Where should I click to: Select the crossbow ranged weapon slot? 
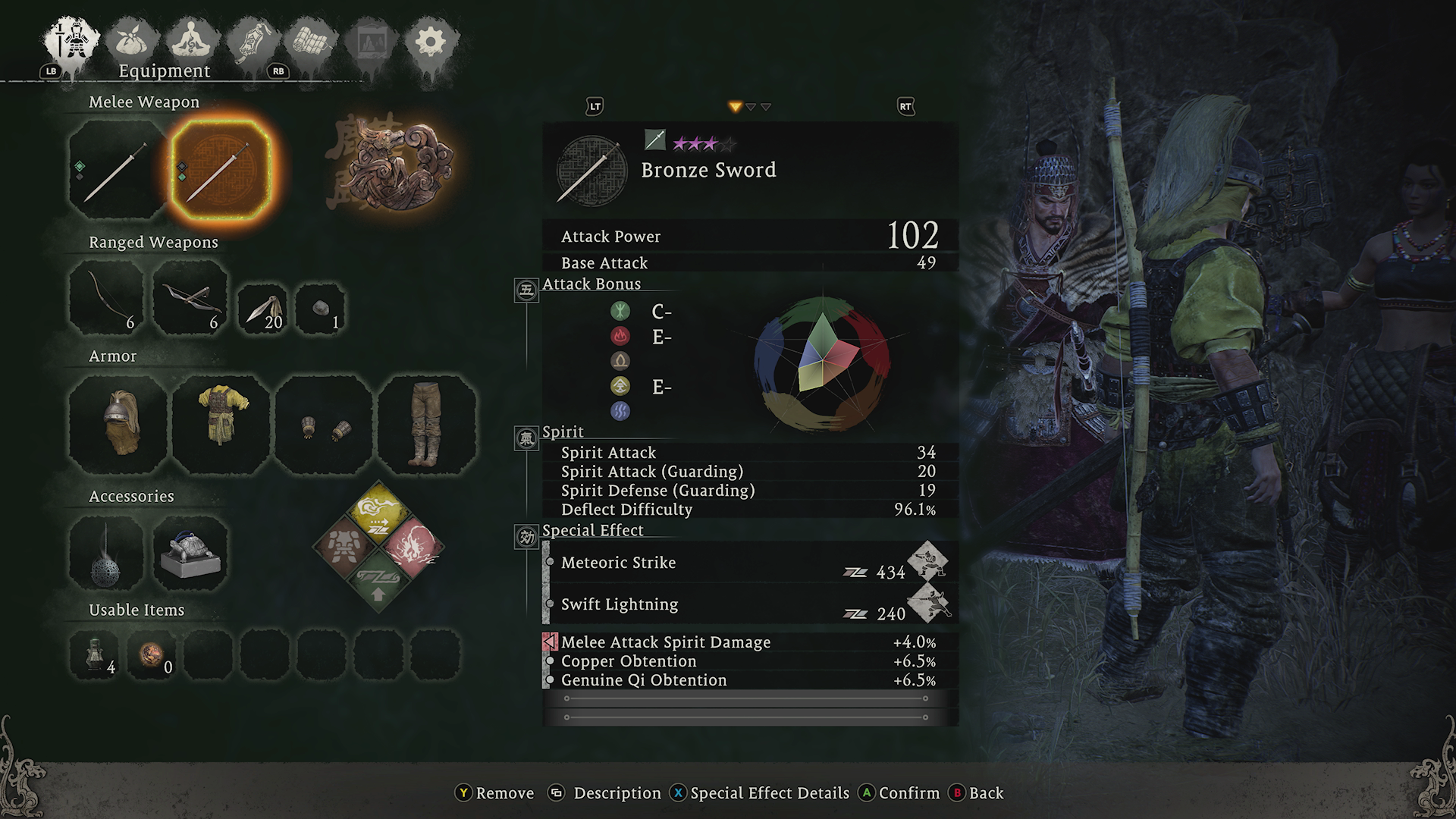point(190,297)
